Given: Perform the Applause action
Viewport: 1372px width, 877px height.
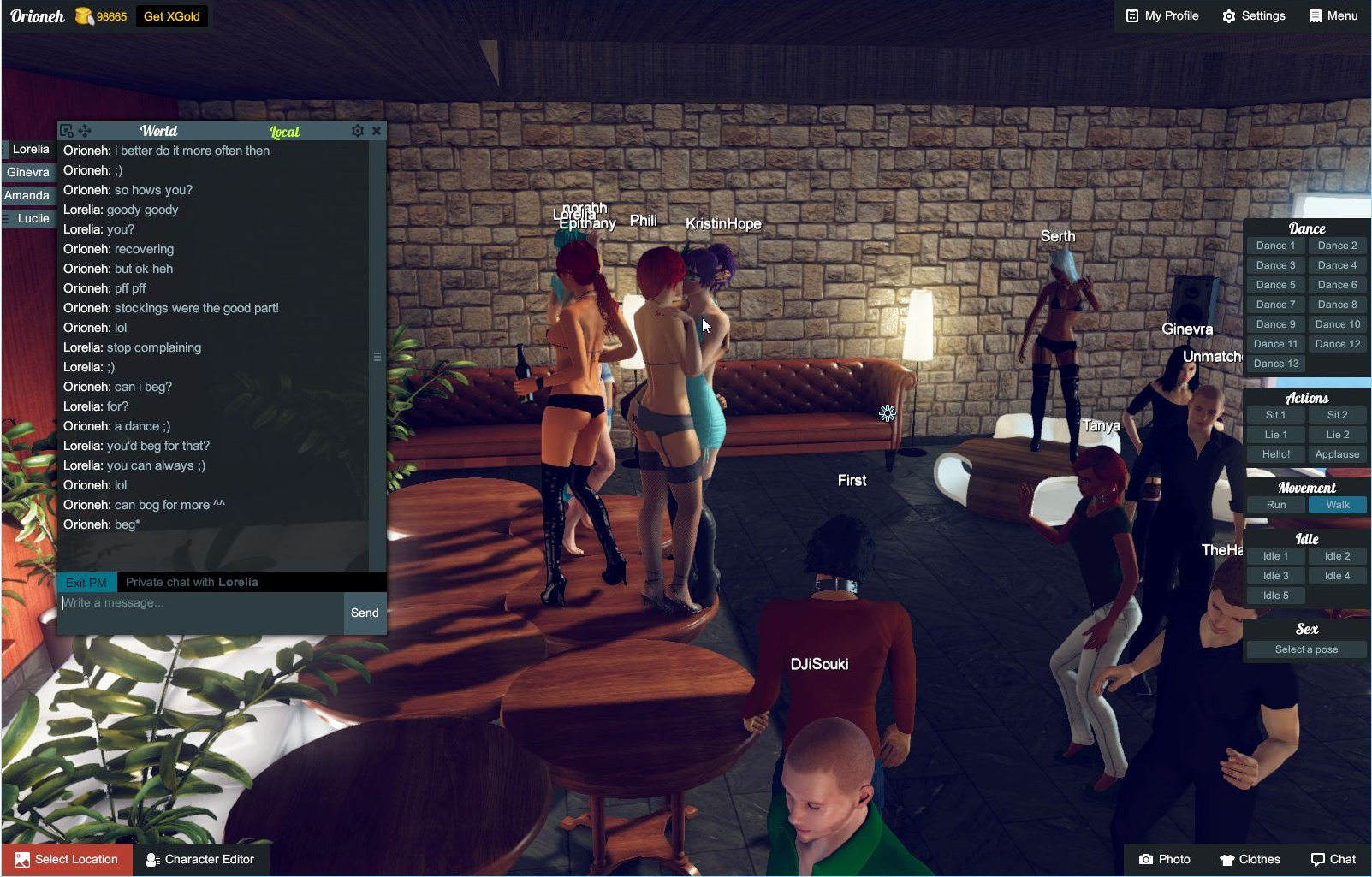Looking at the screenshot, I should coord(1337,454).
